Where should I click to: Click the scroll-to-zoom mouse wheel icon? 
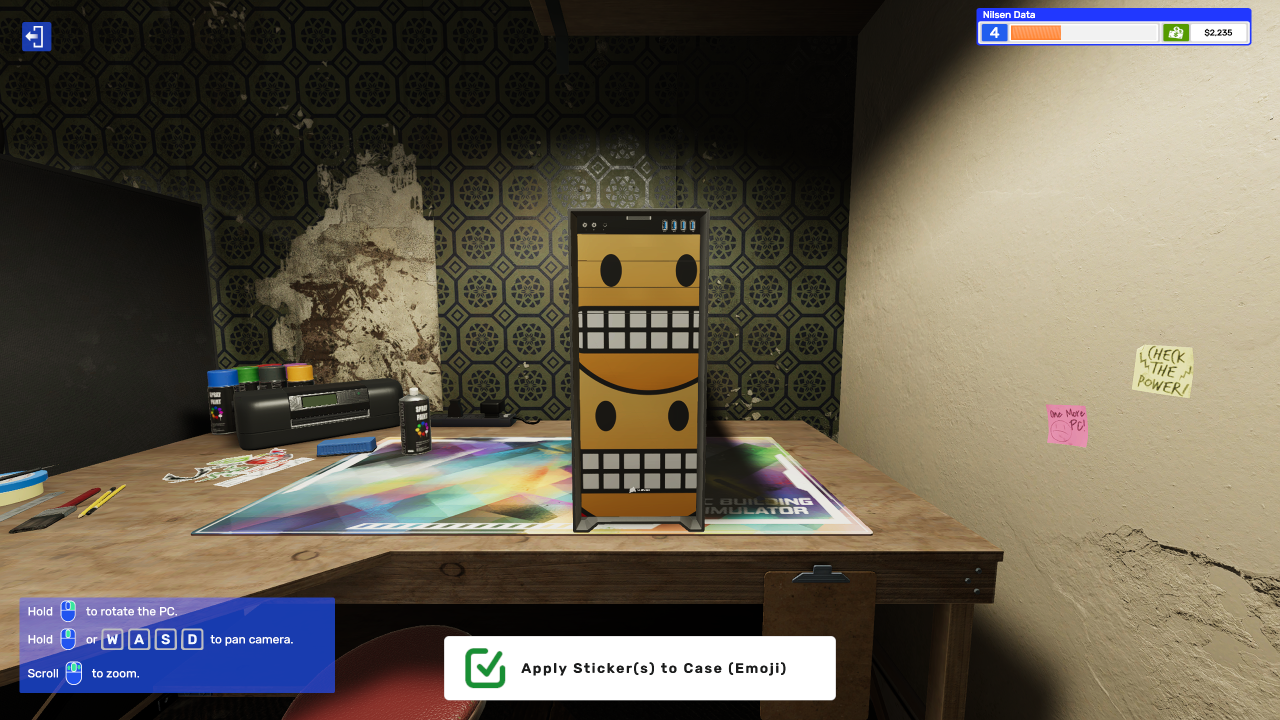pyautogui.click(x=74, y=673)
